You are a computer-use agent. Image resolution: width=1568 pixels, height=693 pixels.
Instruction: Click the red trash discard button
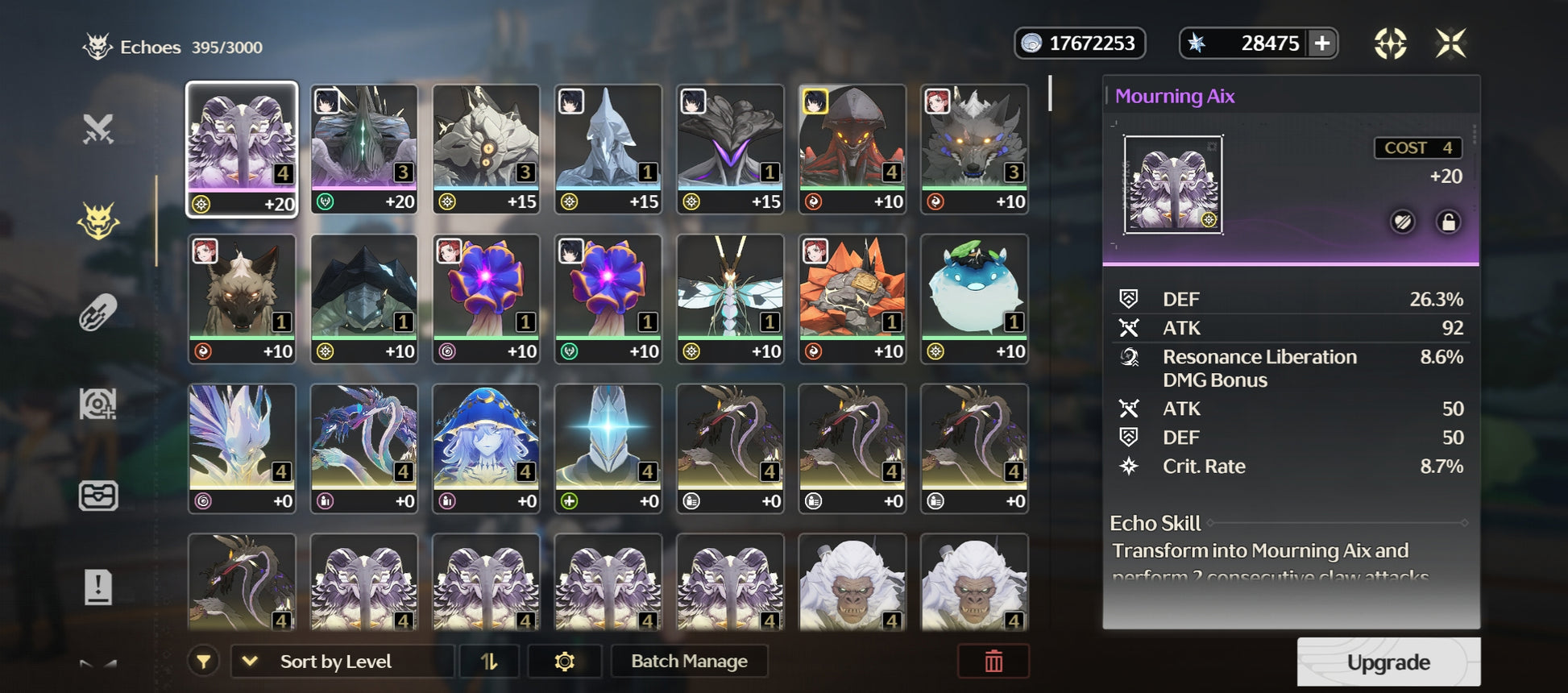point(993,662)
